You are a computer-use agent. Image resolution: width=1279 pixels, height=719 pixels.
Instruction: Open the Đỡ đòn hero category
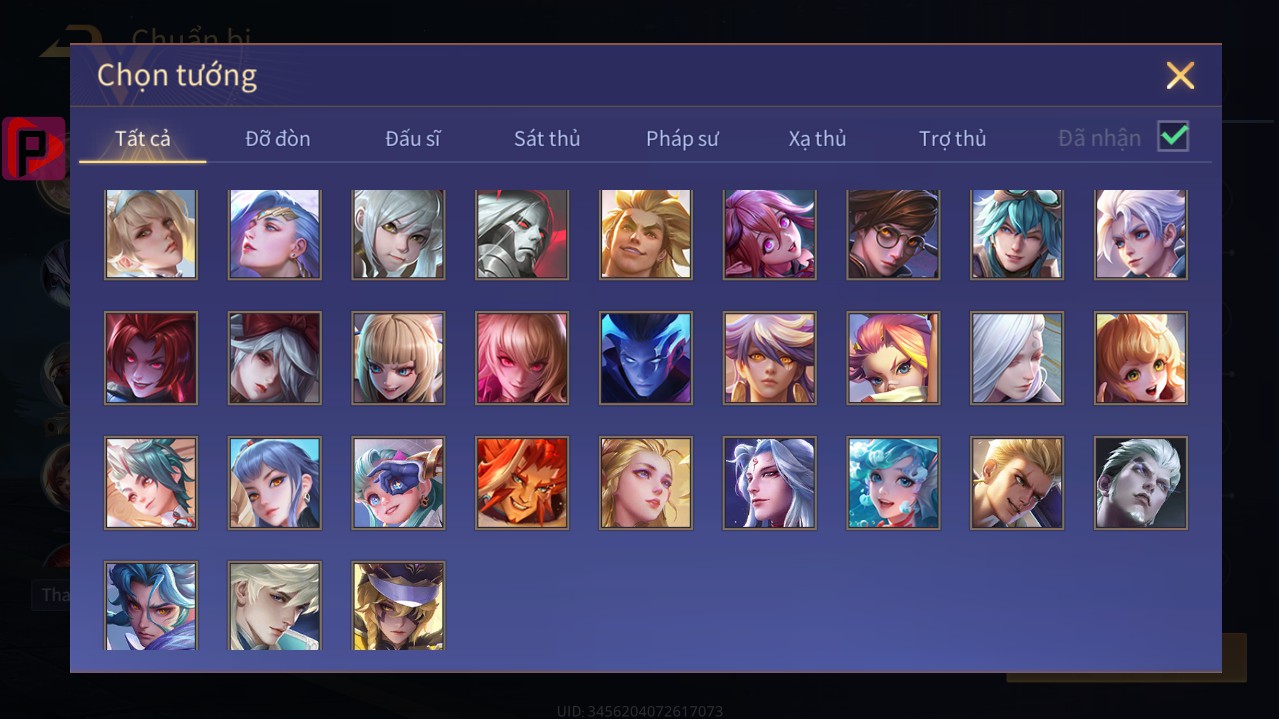278,139
